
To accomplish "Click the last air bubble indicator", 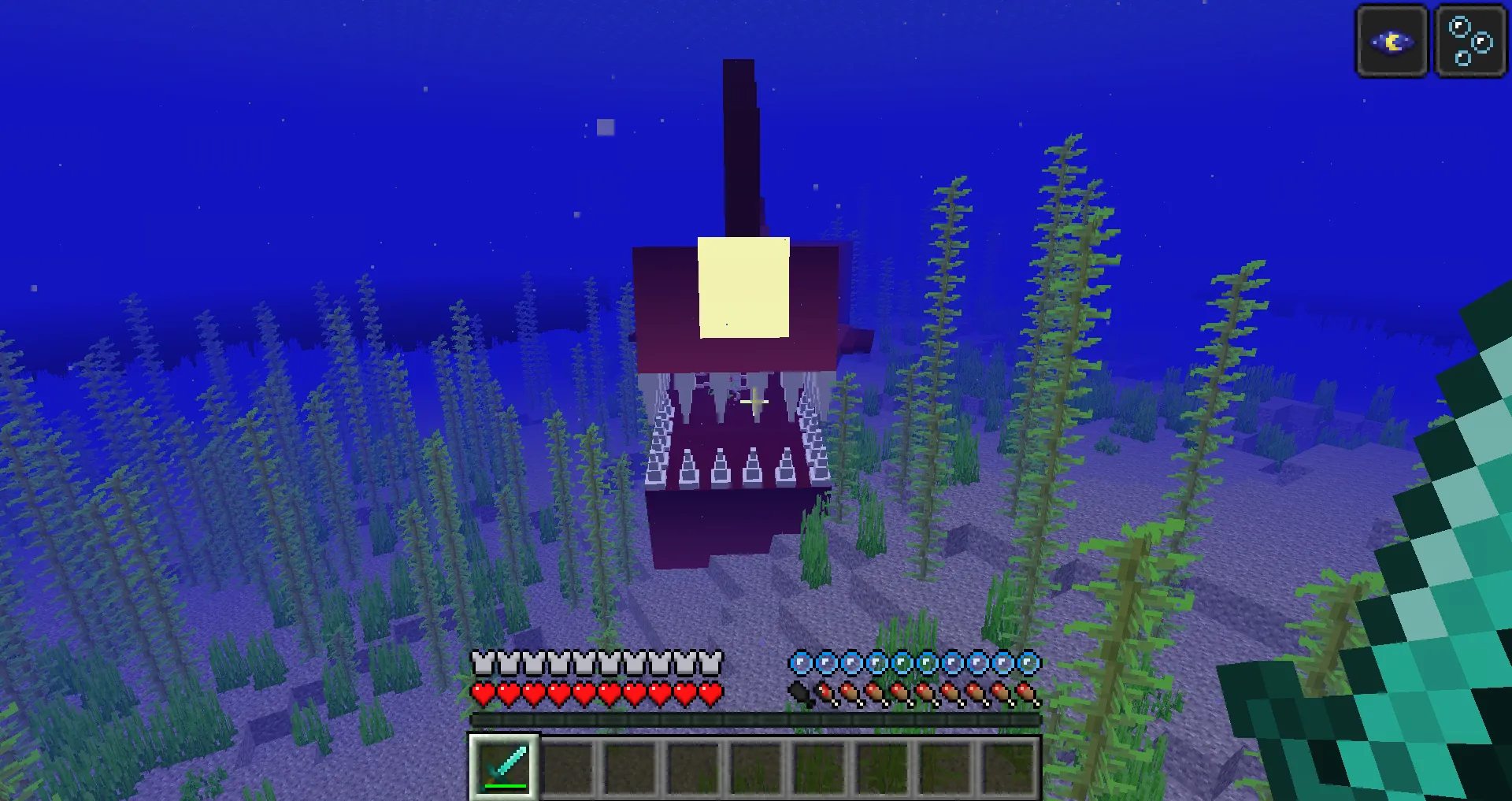I will pos(1028,664).
